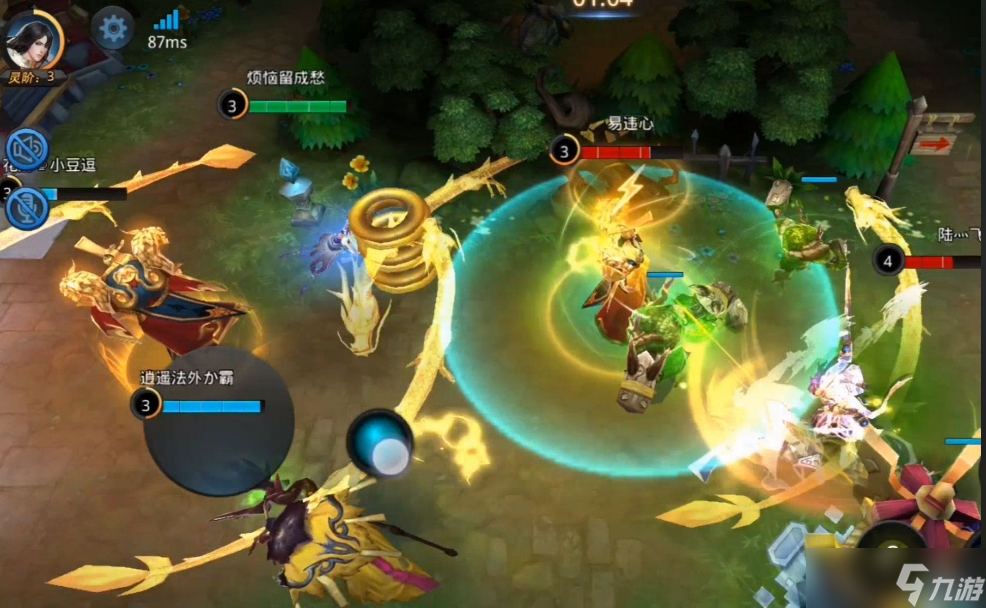Viewport: 986px width, 608px height.
Task: Toggle the muted microphone icon
Action: point(26,208)
